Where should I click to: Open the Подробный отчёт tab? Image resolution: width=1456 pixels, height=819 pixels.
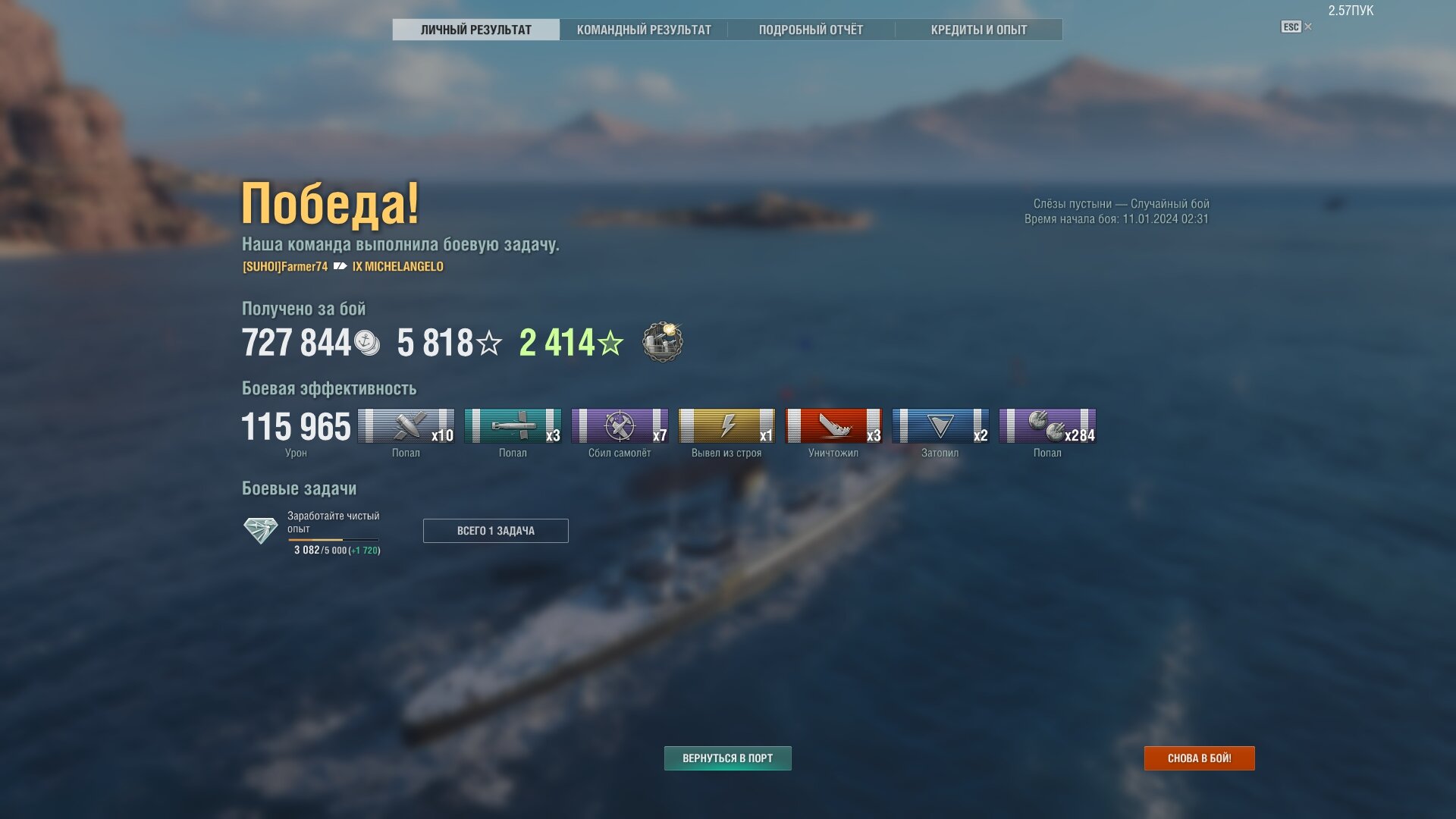(x=811, y=30)
